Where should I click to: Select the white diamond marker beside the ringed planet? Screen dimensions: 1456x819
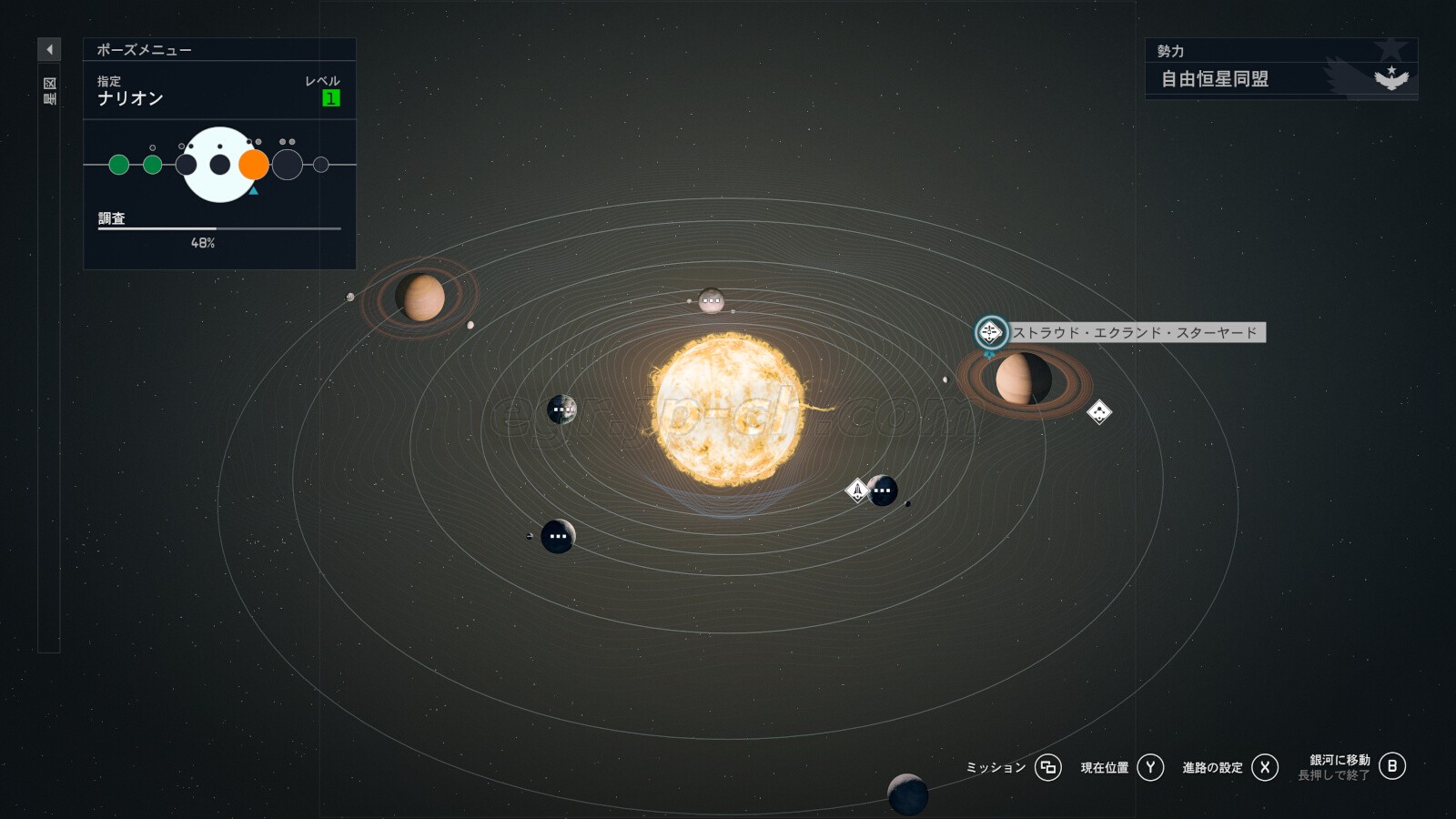pos(1099,412)
